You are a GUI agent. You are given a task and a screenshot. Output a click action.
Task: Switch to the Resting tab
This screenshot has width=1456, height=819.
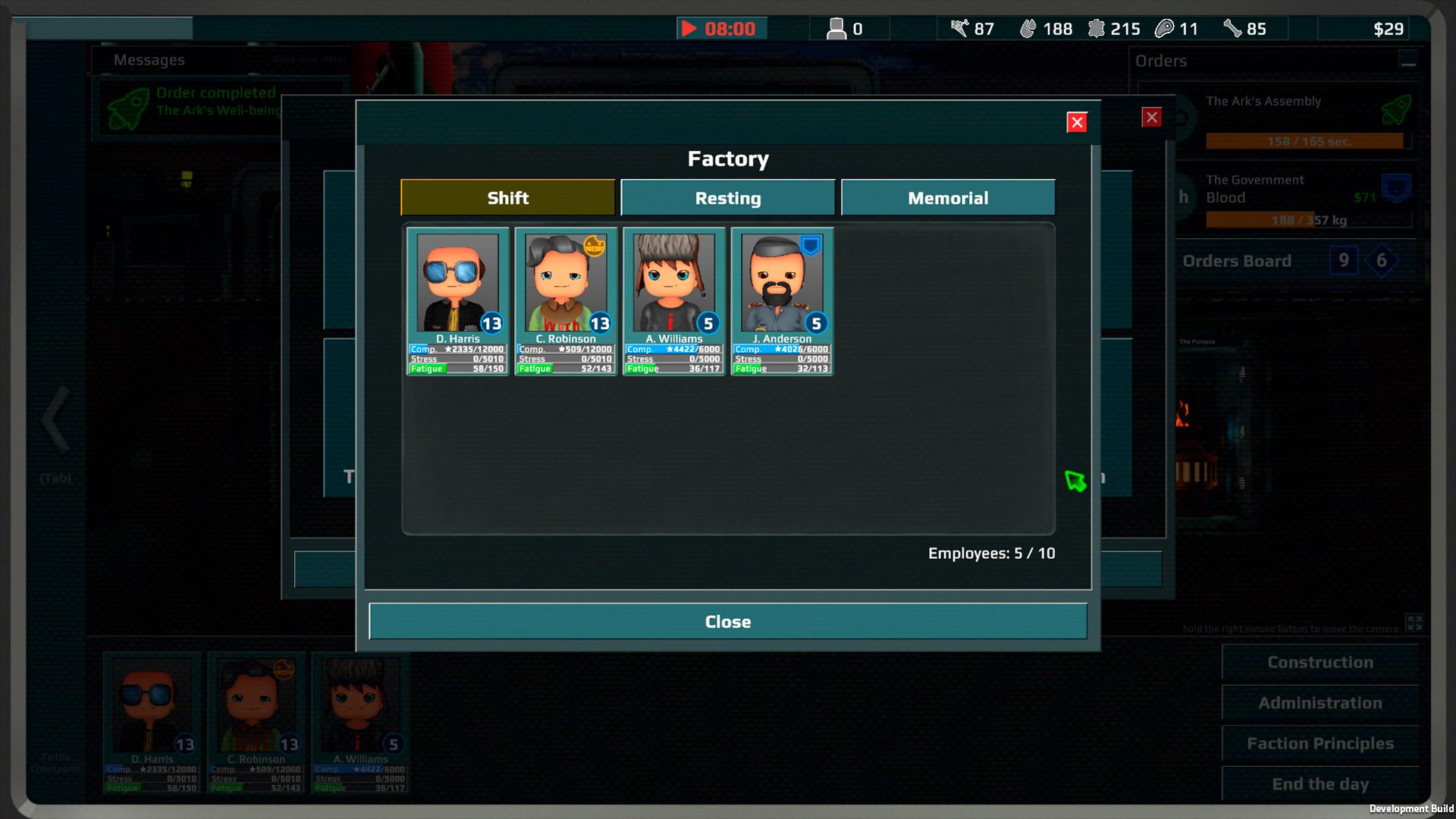pyautogui.click(x=727, y=197)
